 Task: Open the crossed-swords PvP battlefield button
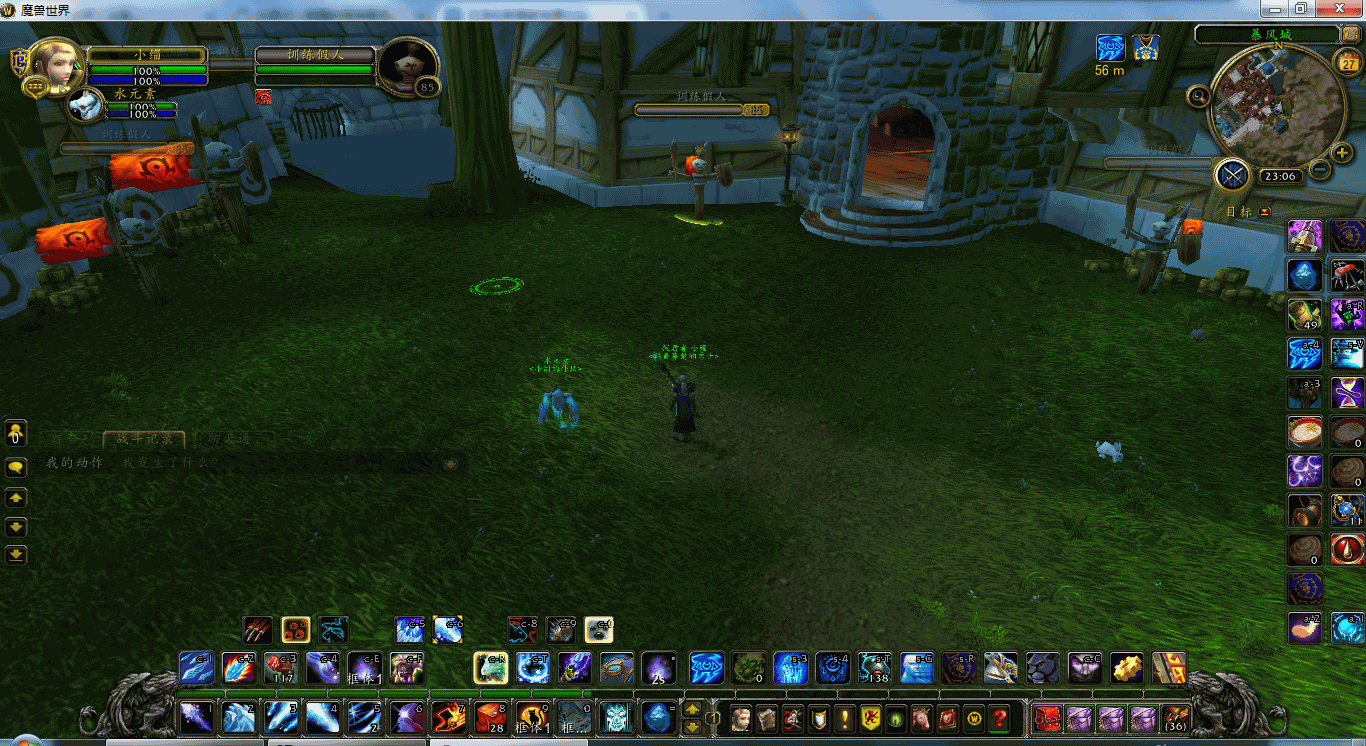(x=1233, y=176)
